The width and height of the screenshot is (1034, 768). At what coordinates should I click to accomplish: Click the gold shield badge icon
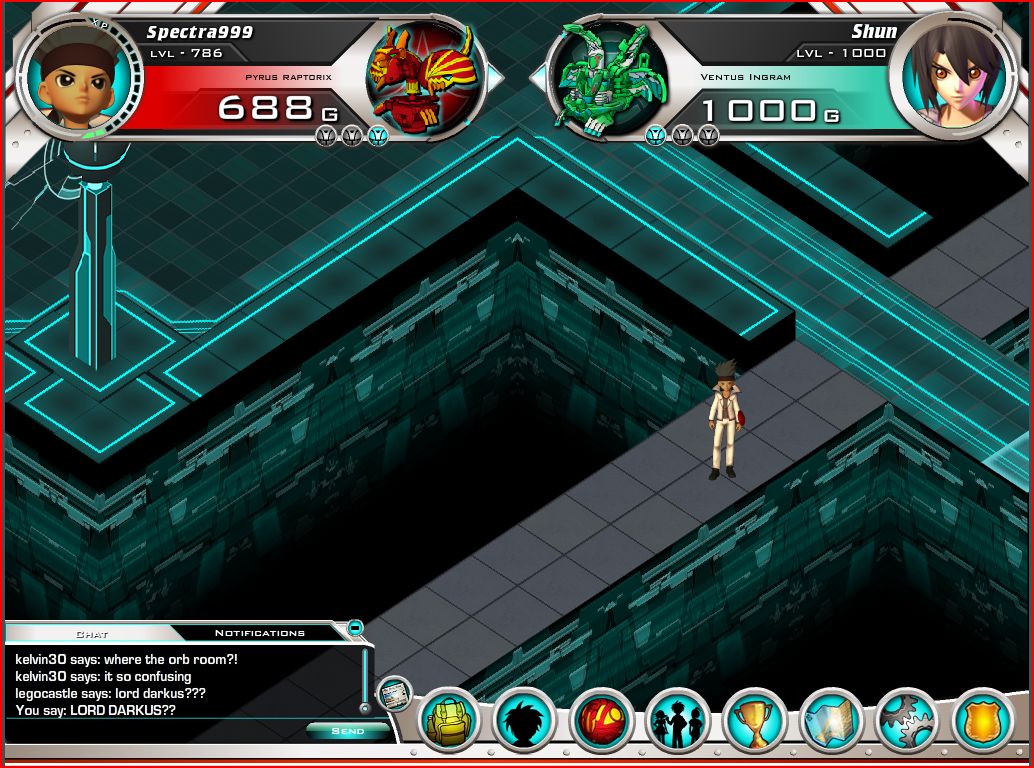coord(983,719)
